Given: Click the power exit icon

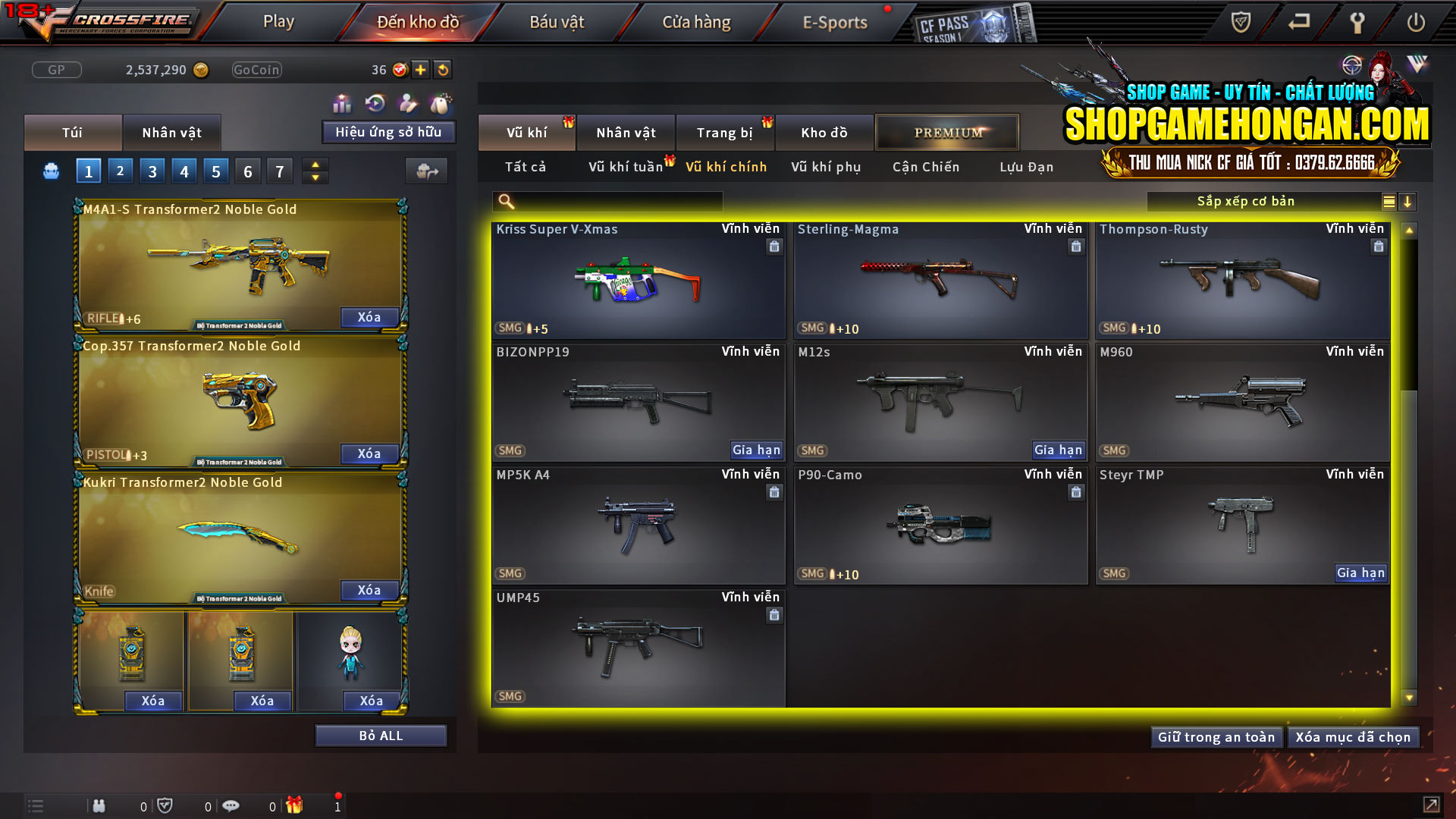Looking at the screenshot, I should (x=1417, y=23).
